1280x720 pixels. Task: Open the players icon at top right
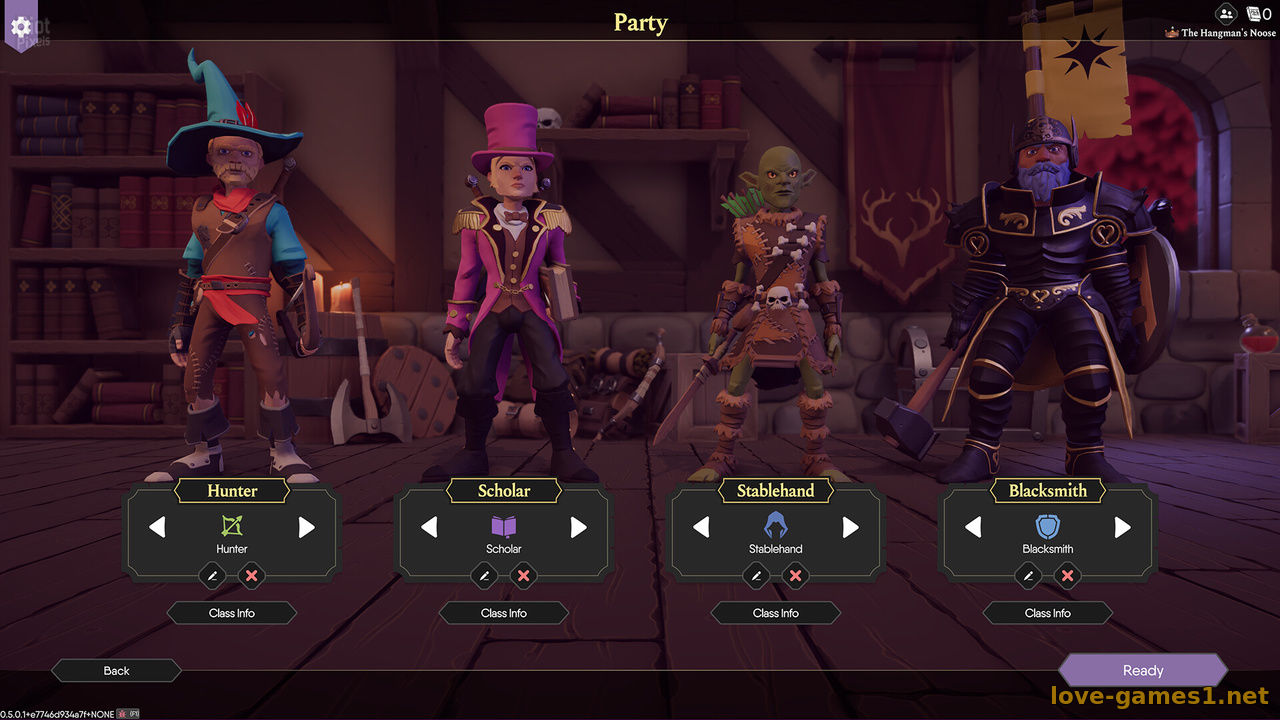[x=1226, y=14]
